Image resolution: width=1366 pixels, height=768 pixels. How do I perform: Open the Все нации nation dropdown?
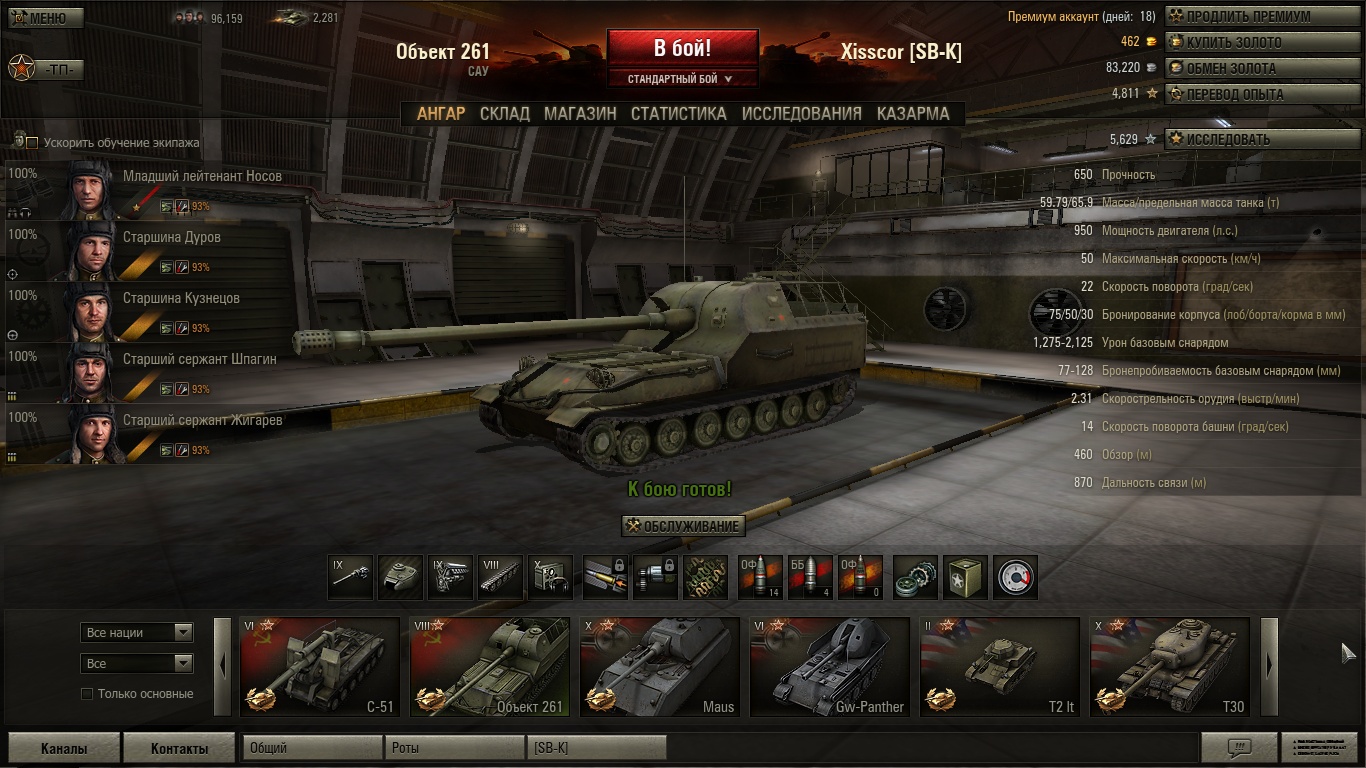click(x=136, y=633)
